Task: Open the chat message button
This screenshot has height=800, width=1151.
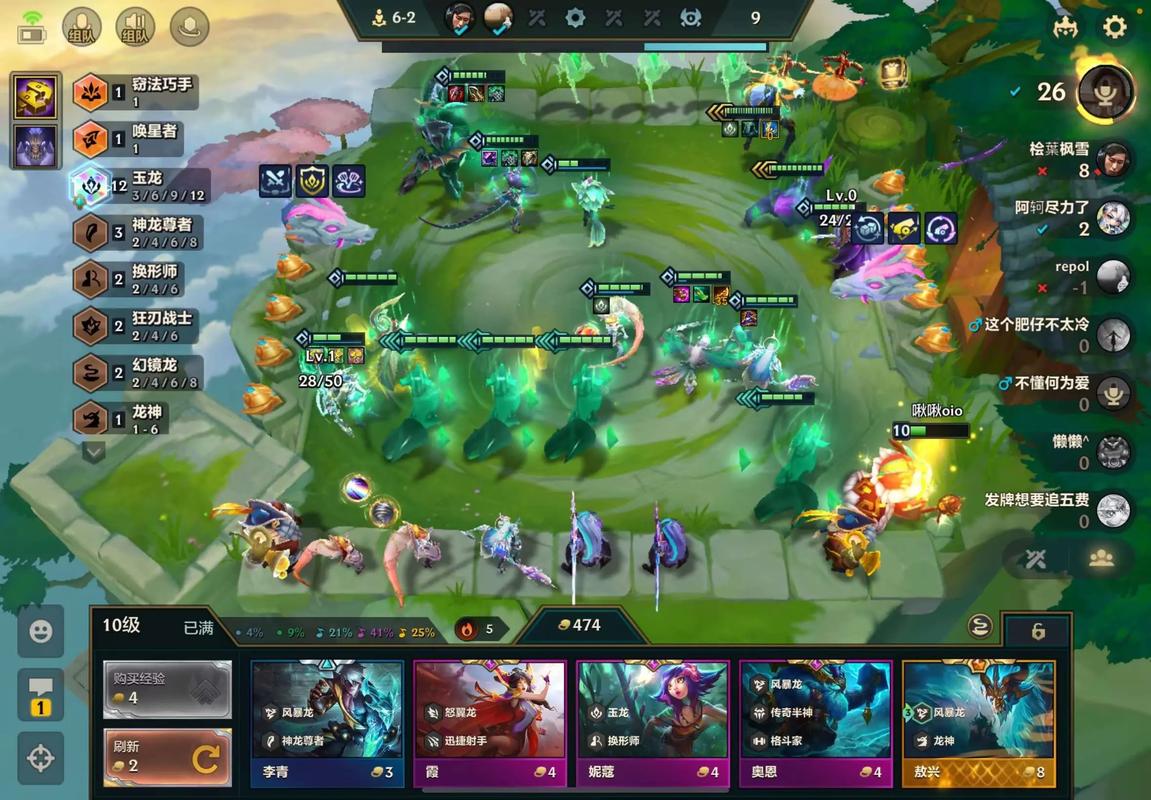Action: coord(40,694)
